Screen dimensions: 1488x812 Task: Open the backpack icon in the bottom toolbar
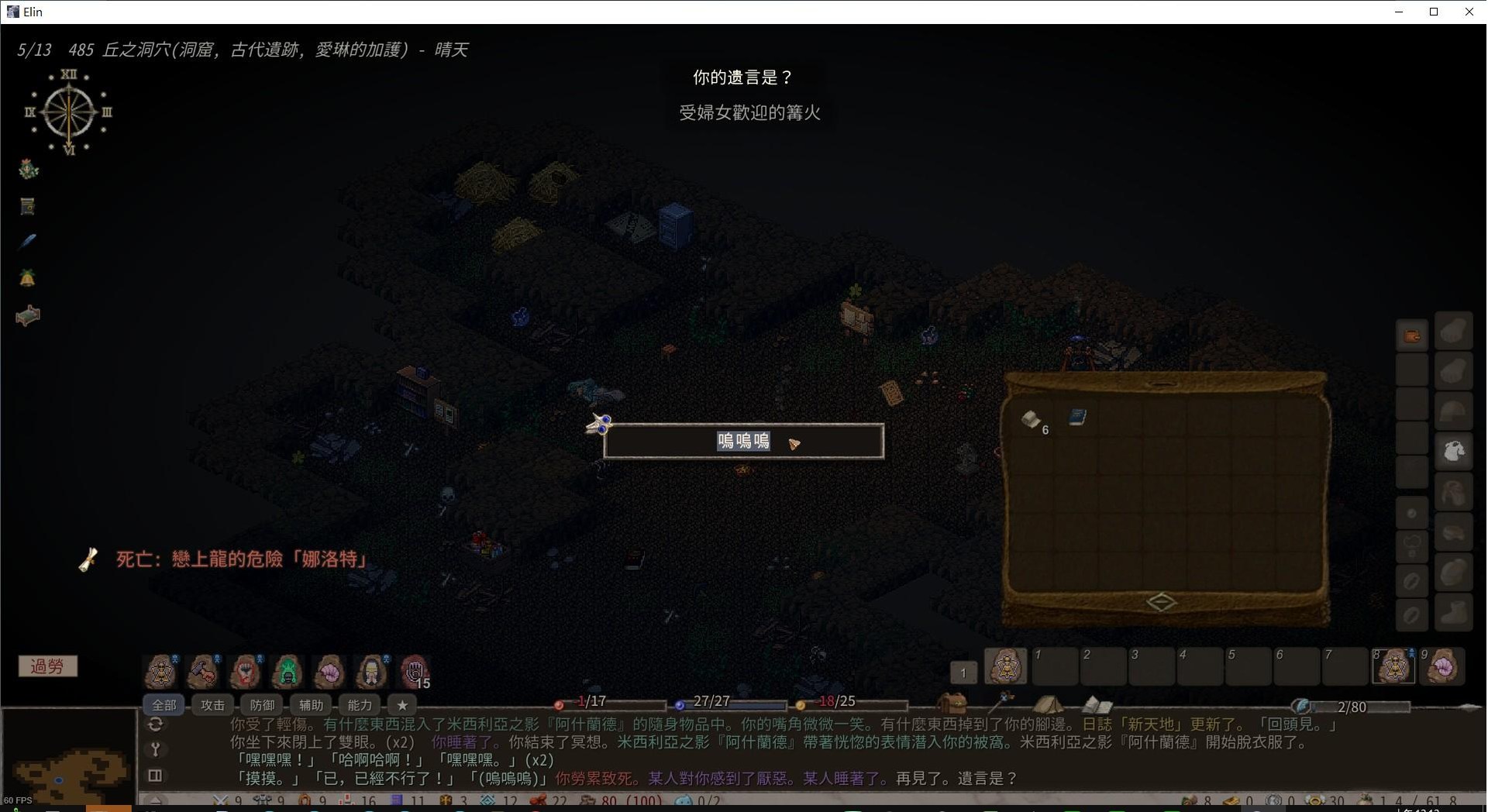pyautogui.click(x=955, y=704)
